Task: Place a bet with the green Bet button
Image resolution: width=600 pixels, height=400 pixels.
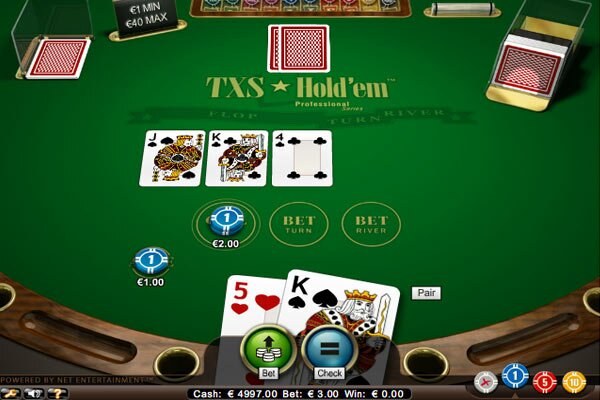Action: (x=267, y=351)
